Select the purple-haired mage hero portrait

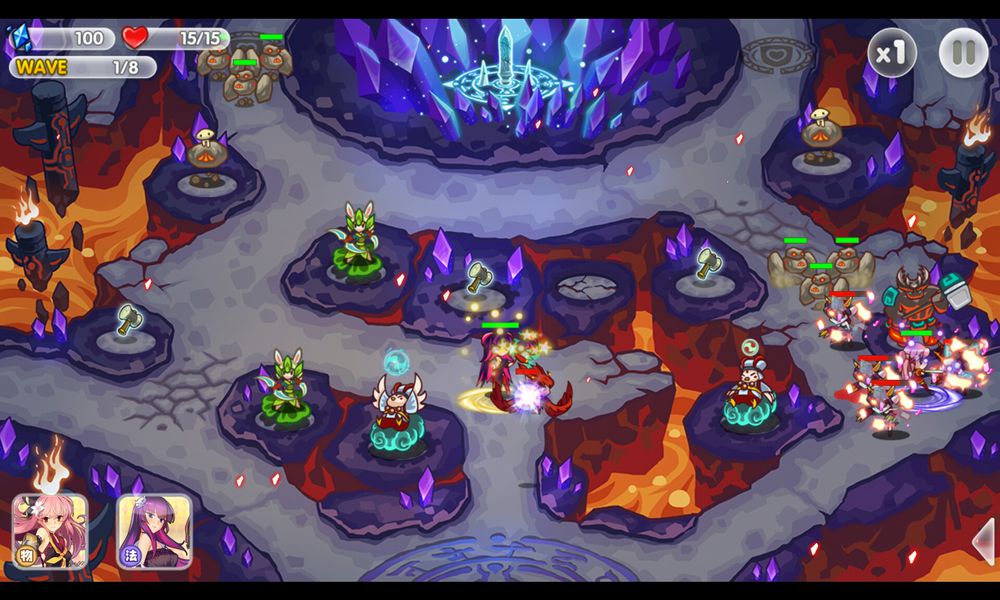(x=154, y=531)
